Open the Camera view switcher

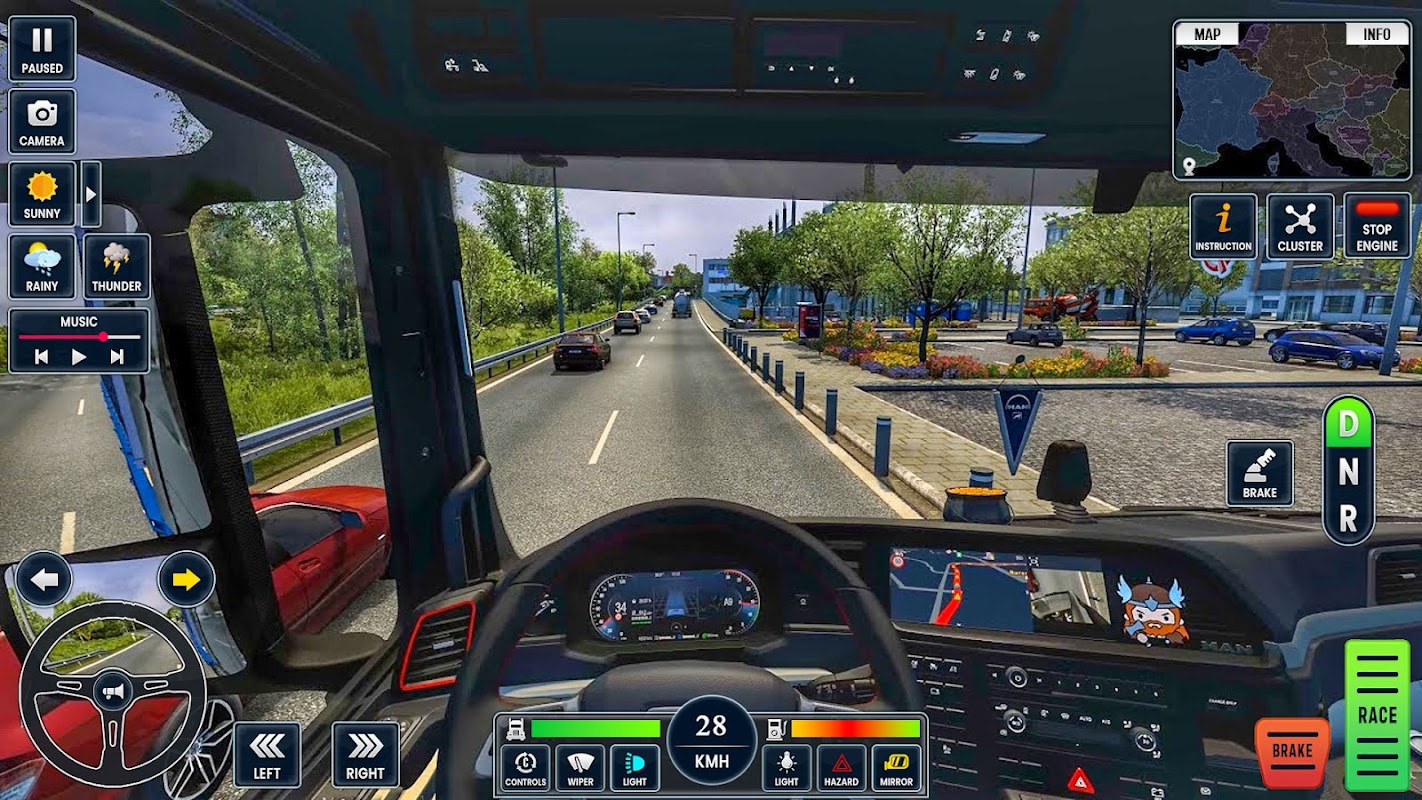coord(42,122)
